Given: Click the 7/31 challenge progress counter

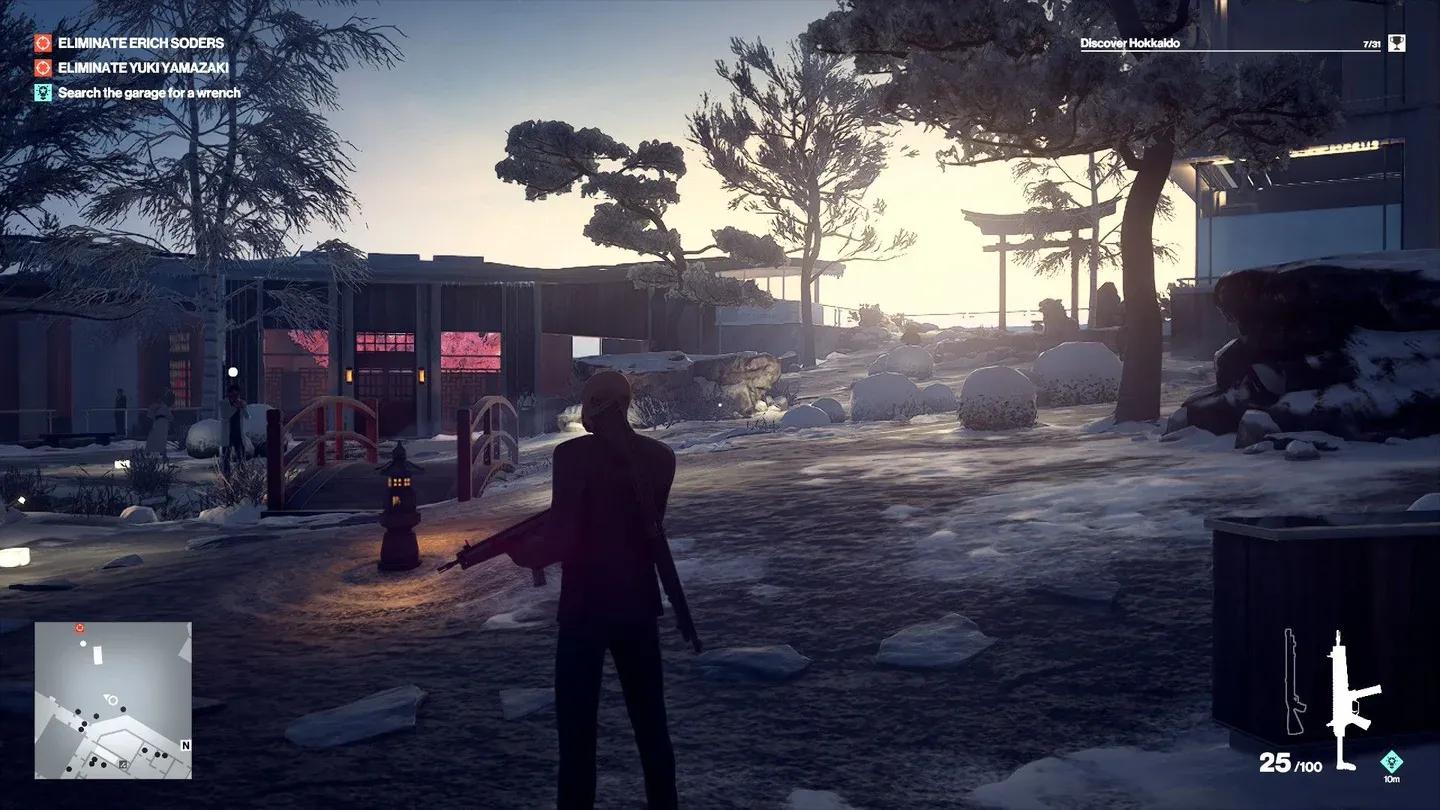Looking at the screenshot, I should pos(1371,43).
